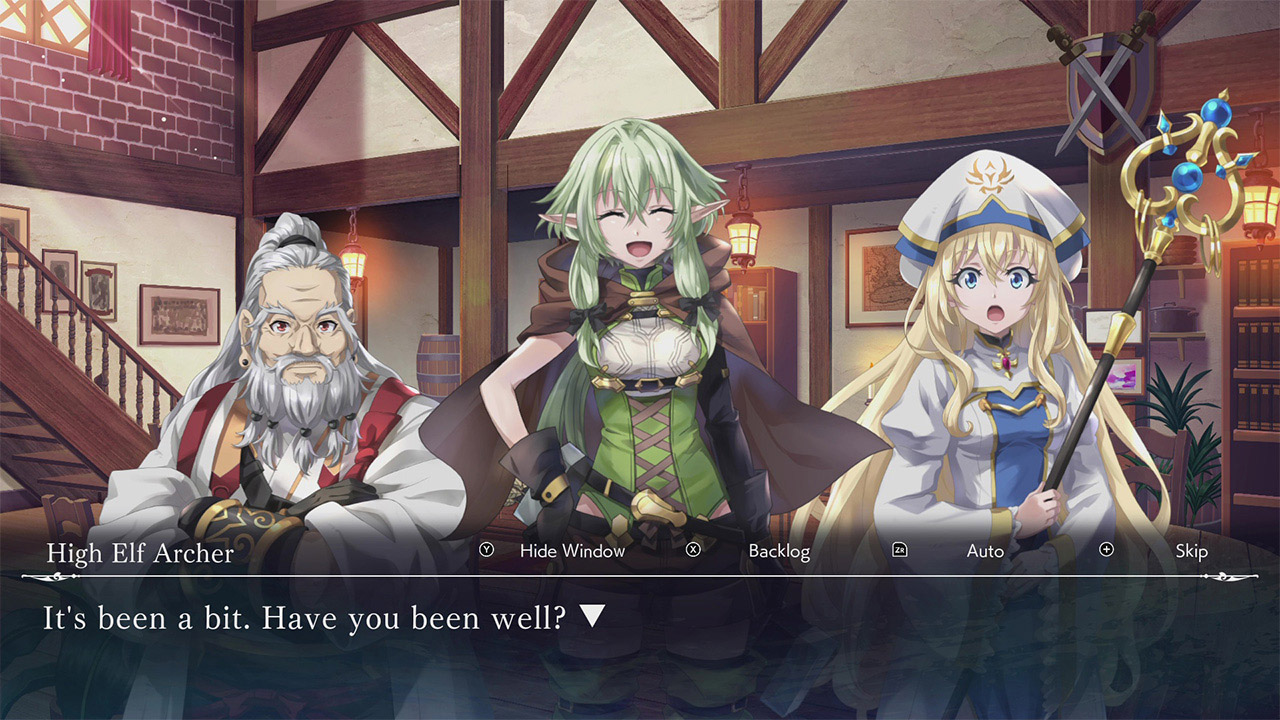Viewport: 1280px width, 720px height.
Task: Click the hanging lantern beside High Elf Archer
Action: (x=745, y=235)
